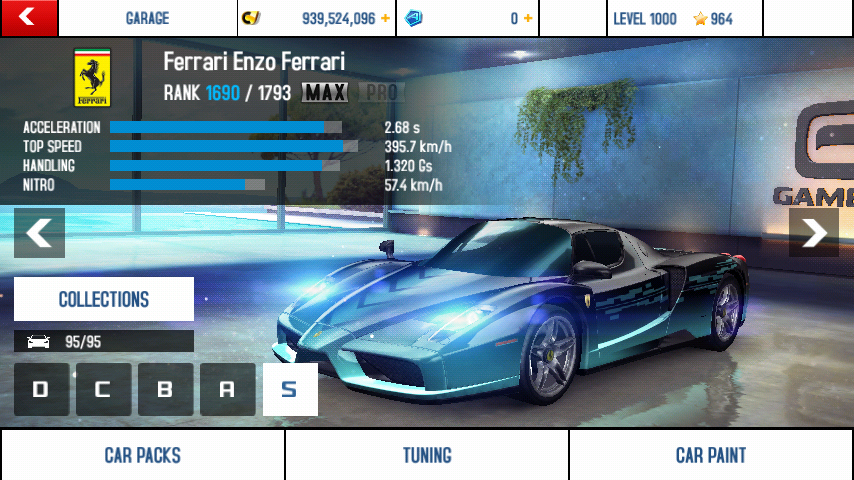Add more credits via the credits counter
The width and height of the screenshot is (854, 480).
(x=385, y=18)
